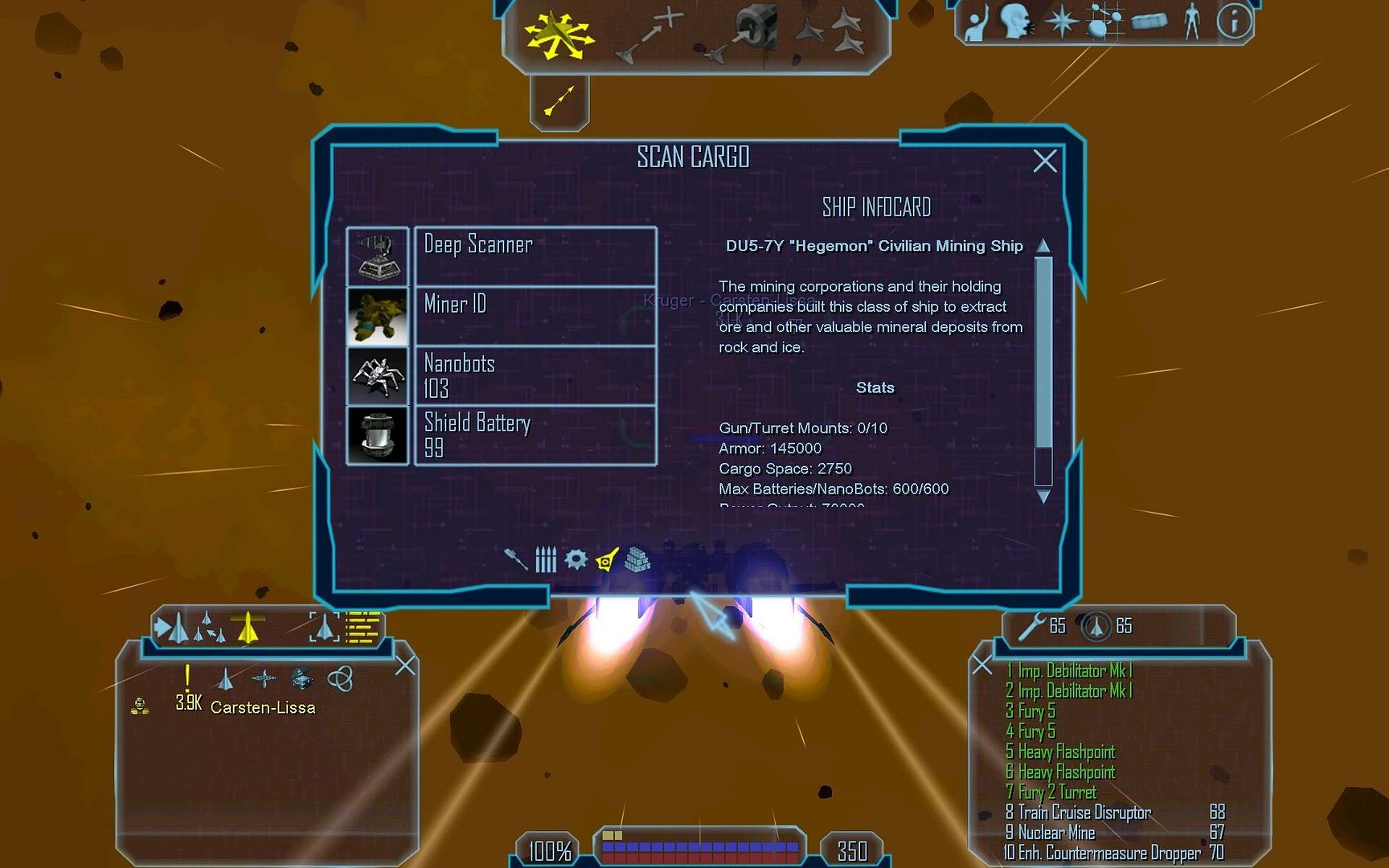Show equipment filter with the gear icon
The image size is (1389, 868).
(576, 559)
